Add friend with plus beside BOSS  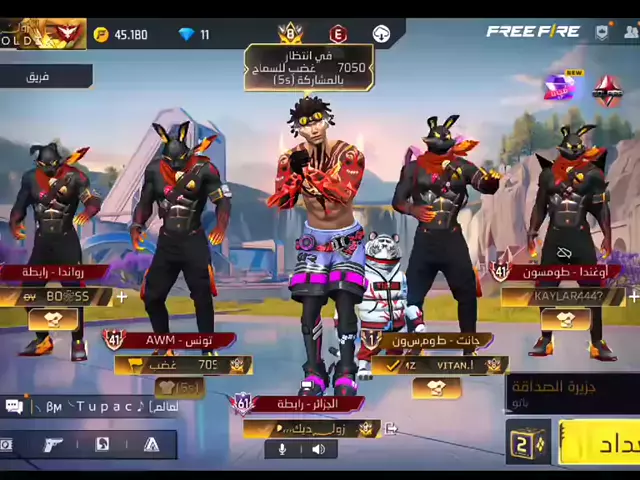coord(122,297)
